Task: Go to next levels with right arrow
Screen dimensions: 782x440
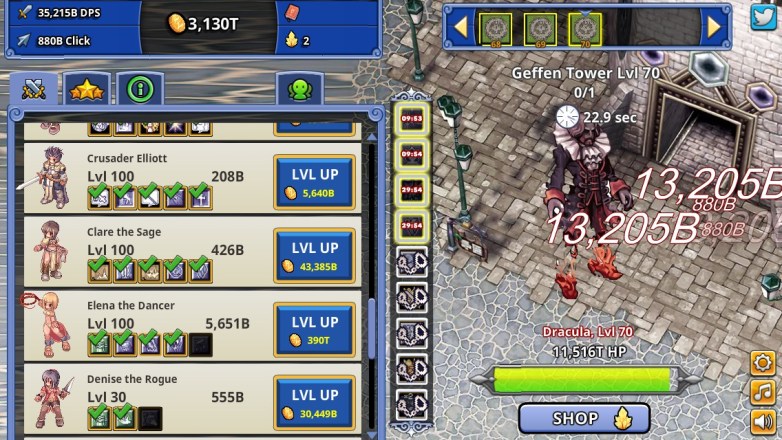Action: (714, 27)
